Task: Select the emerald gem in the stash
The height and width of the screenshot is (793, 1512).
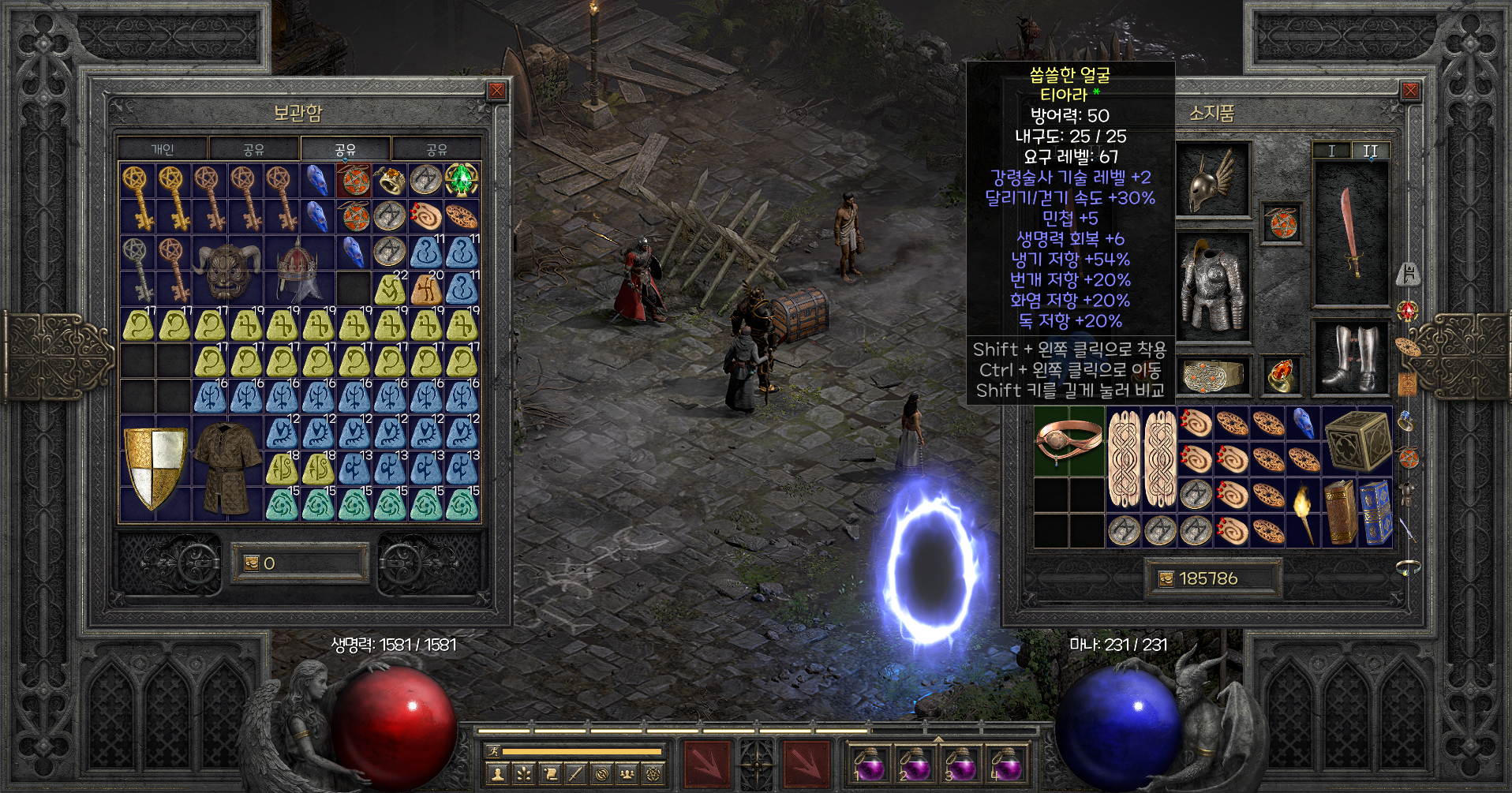Action: [x=462, y=181]
